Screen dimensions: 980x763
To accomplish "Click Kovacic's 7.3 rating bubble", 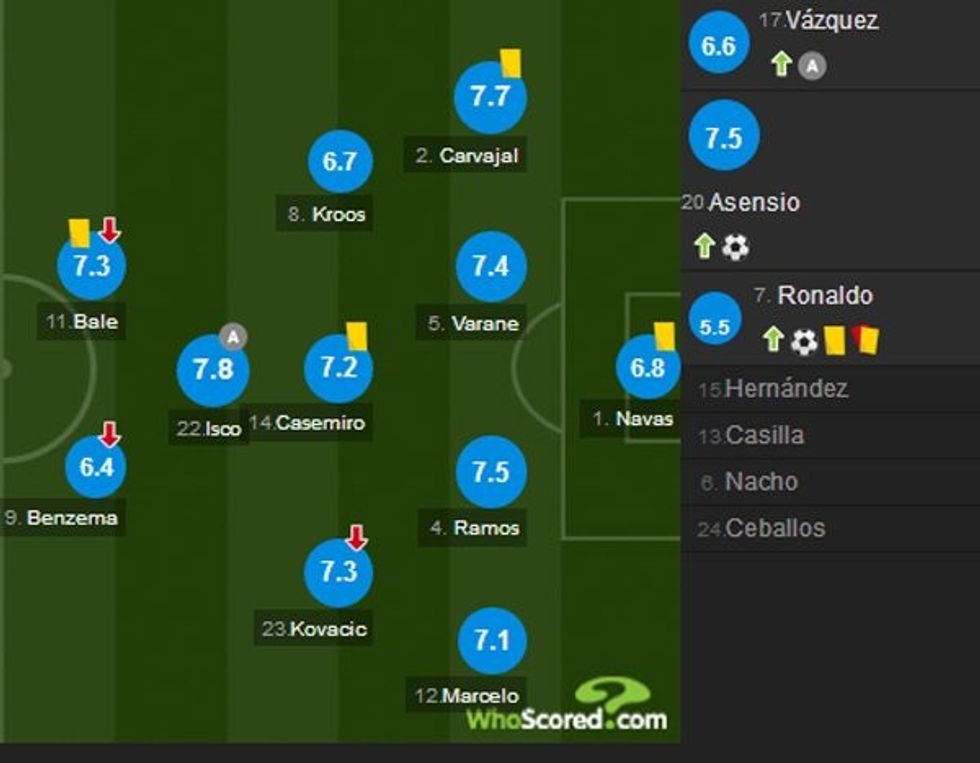I will tap(338, 572).
